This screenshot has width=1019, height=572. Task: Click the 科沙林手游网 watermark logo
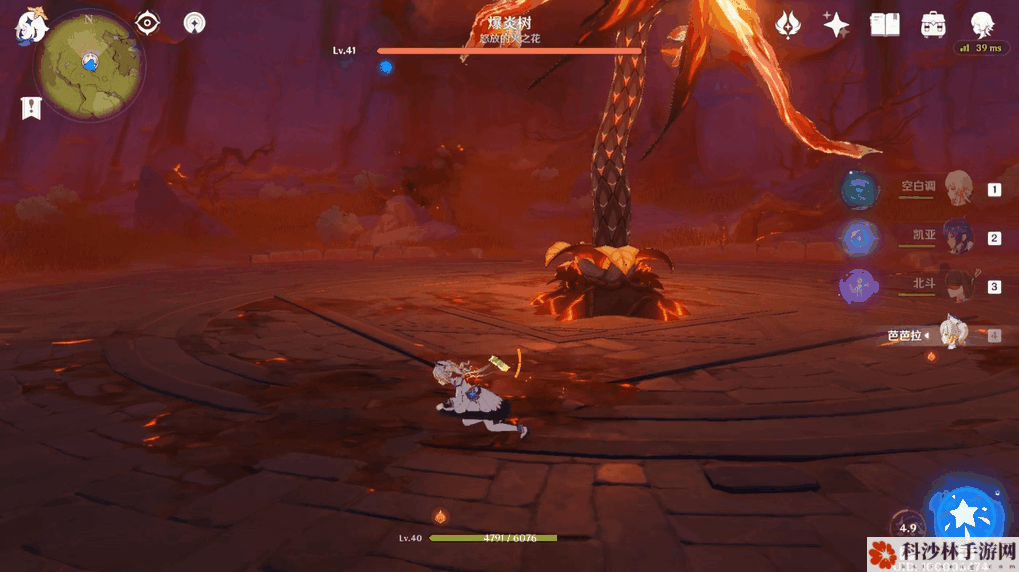(x=942, y=553)
